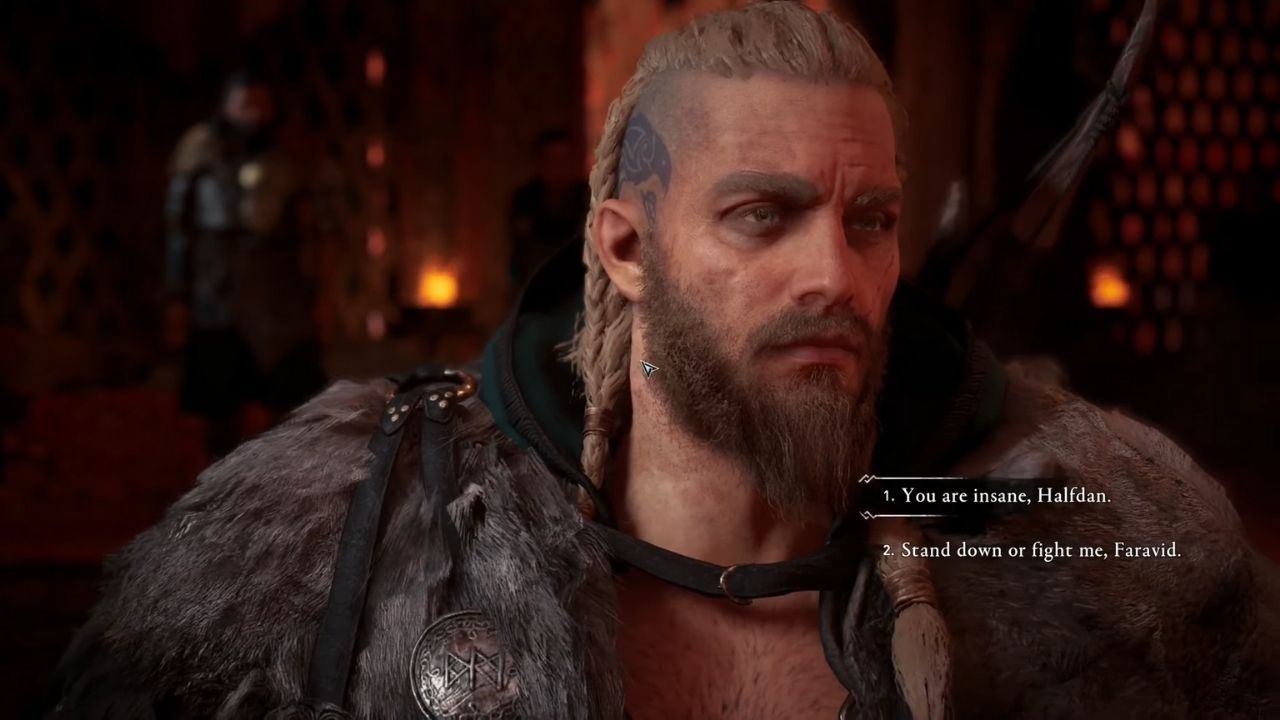Click the mouse cursor arrow on Eivor's neck

pos(650,368)
